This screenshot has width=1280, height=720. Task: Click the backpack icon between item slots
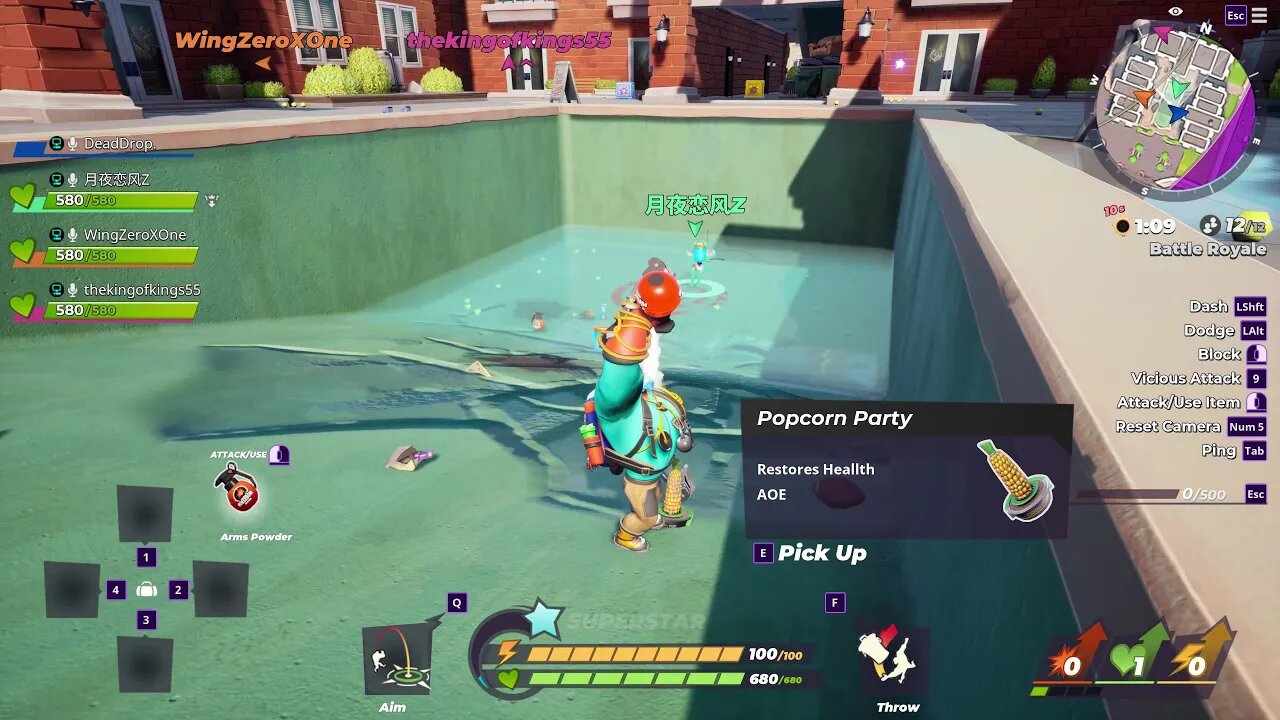pos(146,590)
